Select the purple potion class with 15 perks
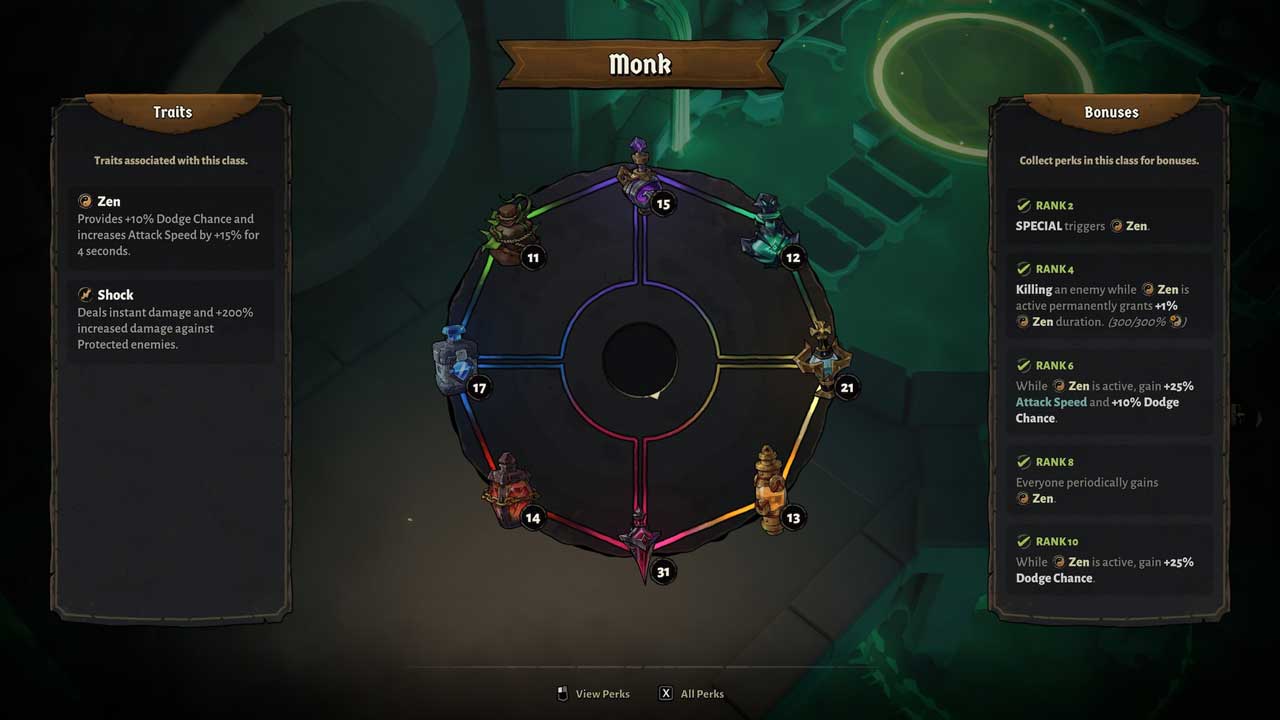Image resolution: width=1280 pixels, height=720 pixels. point(640,180)
